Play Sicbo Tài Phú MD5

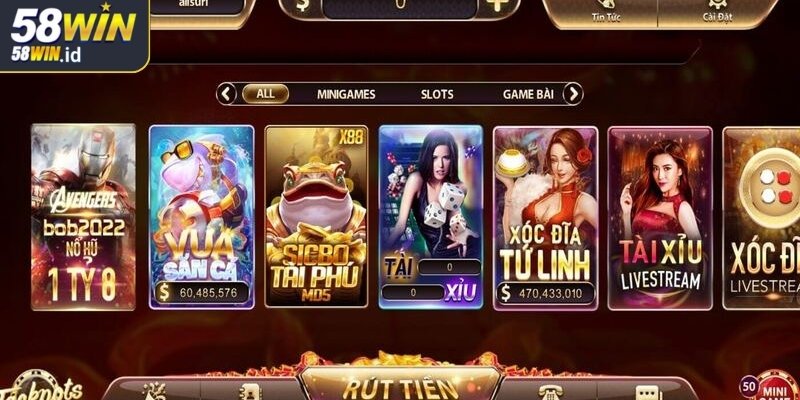point(316,217)
